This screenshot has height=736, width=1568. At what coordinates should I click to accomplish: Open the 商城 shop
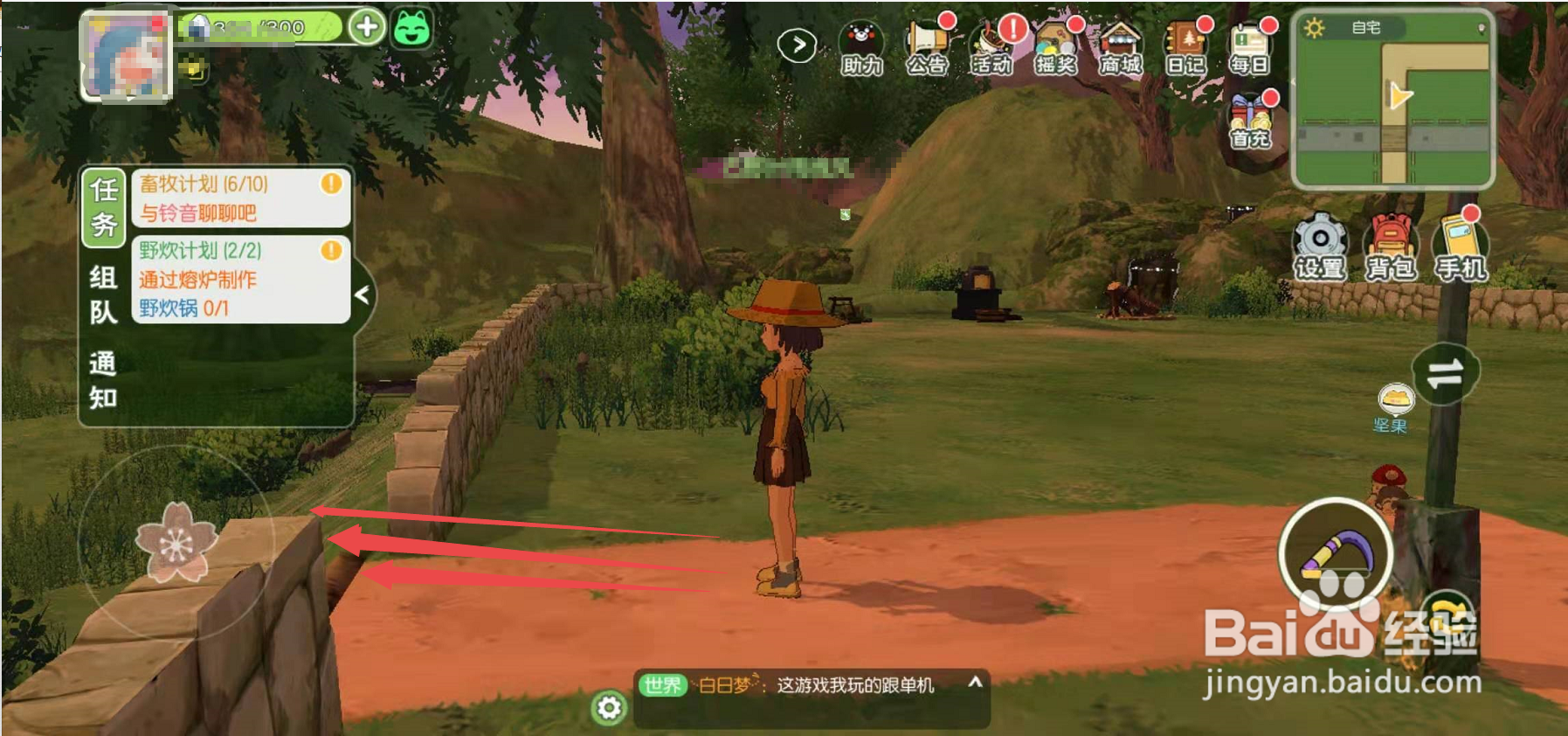click(1120, 47)
